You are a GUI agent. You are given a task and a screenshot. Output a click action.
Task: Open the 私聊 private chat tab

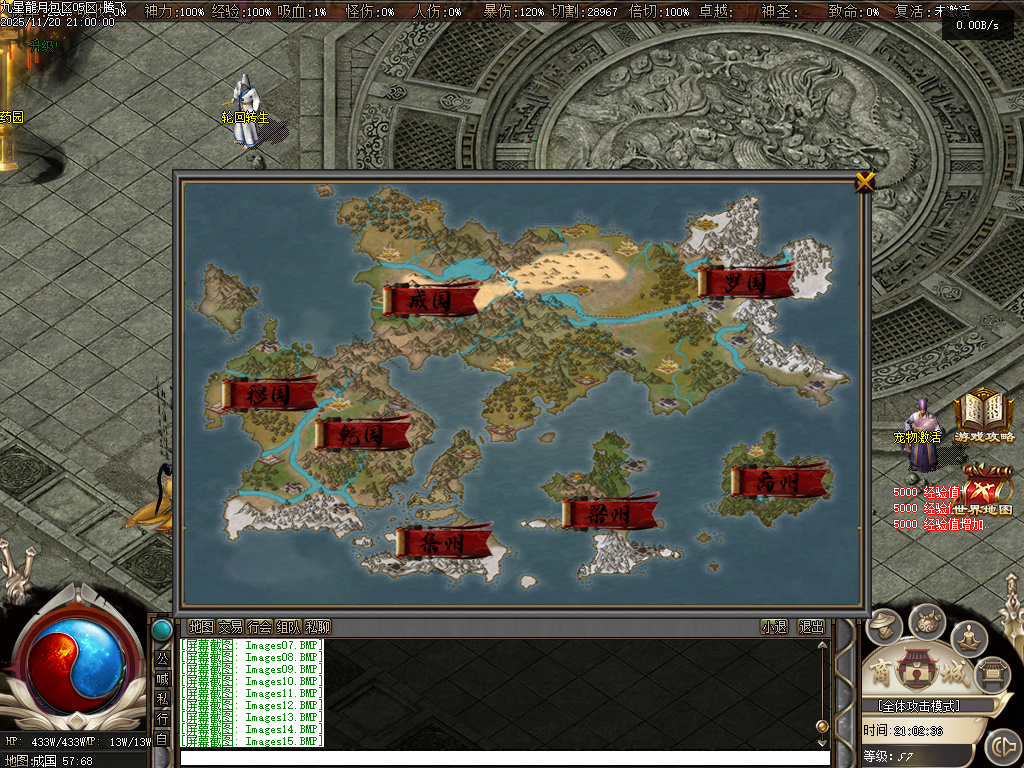click(317, 627)
